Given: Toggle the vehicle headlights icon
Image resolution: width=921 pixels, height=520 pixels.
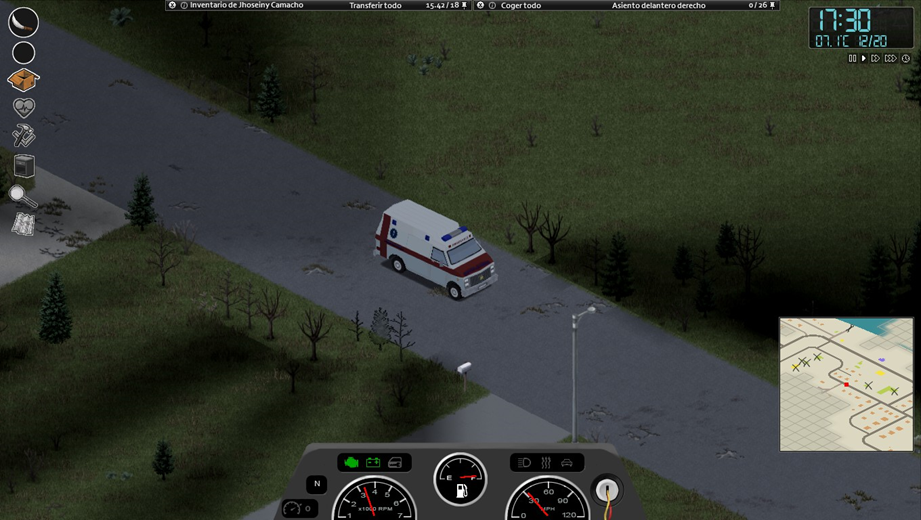Looking at the screenshot, I should 525,463.
